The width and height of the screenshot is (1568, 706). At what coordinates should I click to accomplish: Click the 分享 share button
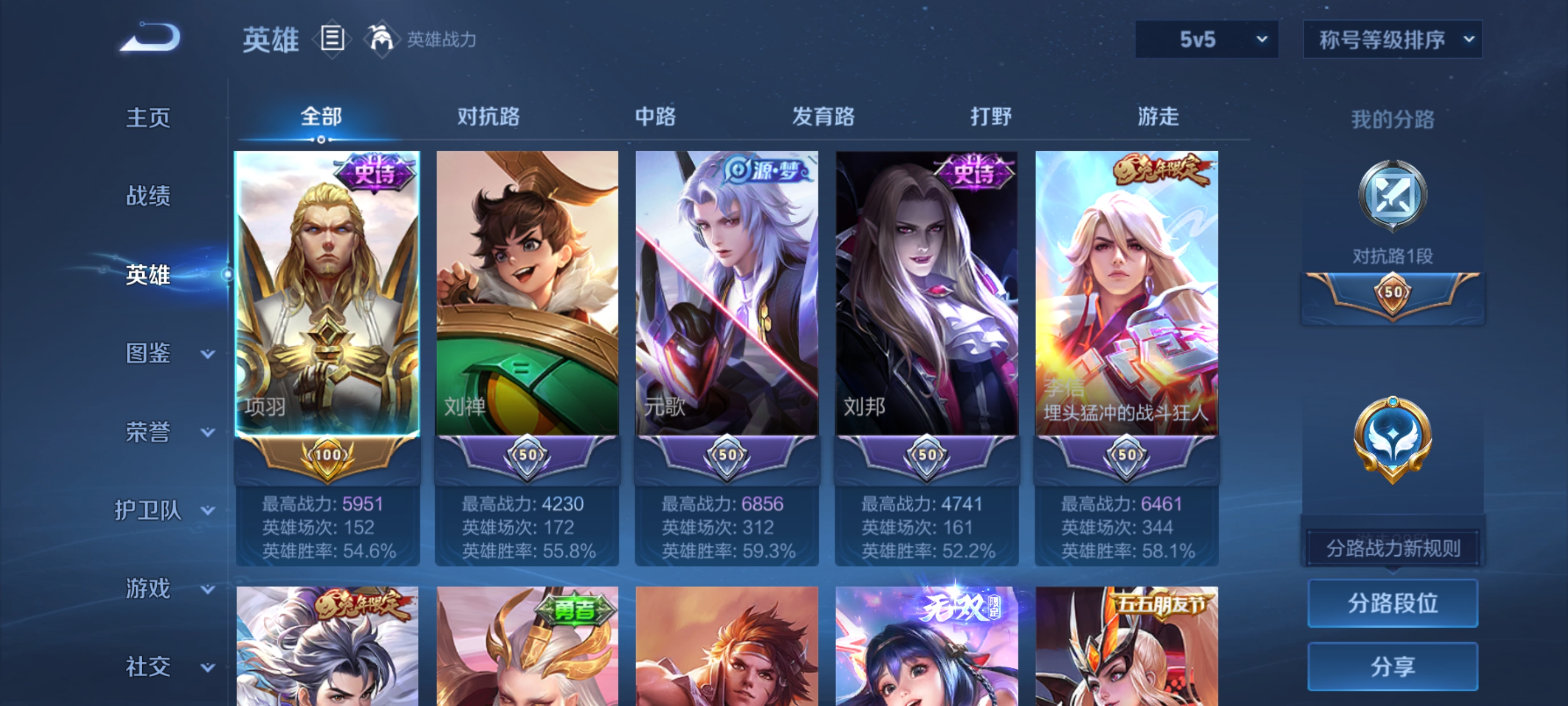(1393, 666)
